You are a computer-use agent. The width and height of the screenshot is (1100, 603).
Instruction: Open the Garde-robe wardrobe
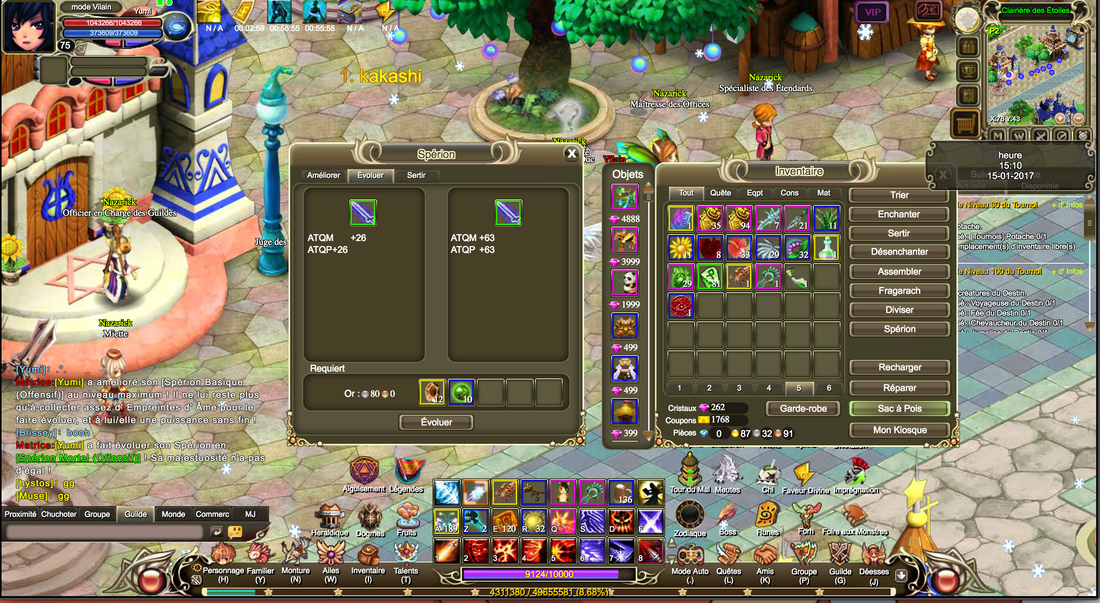(802, 408)
